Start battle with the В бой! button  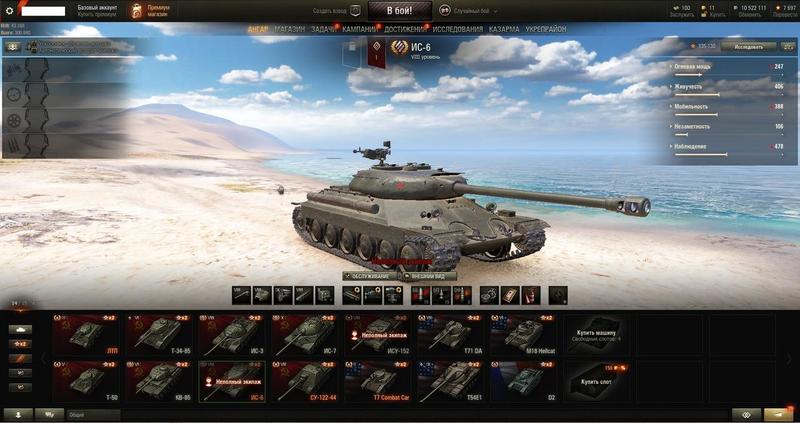point(399,10)
